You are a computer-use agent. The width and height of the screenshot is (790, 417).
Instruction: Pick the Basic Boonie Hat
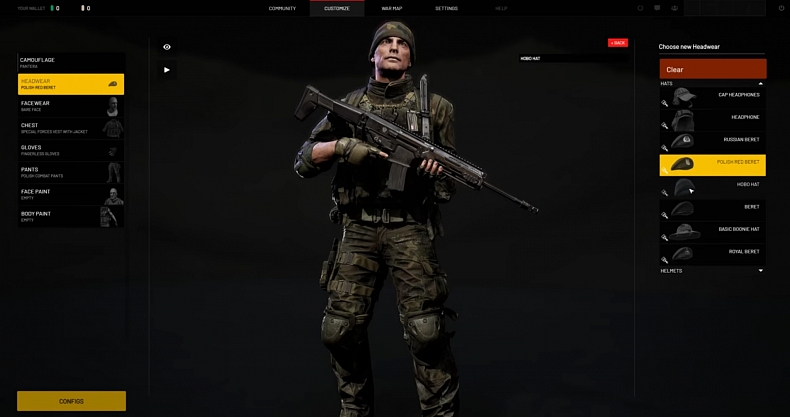[712, 230]
